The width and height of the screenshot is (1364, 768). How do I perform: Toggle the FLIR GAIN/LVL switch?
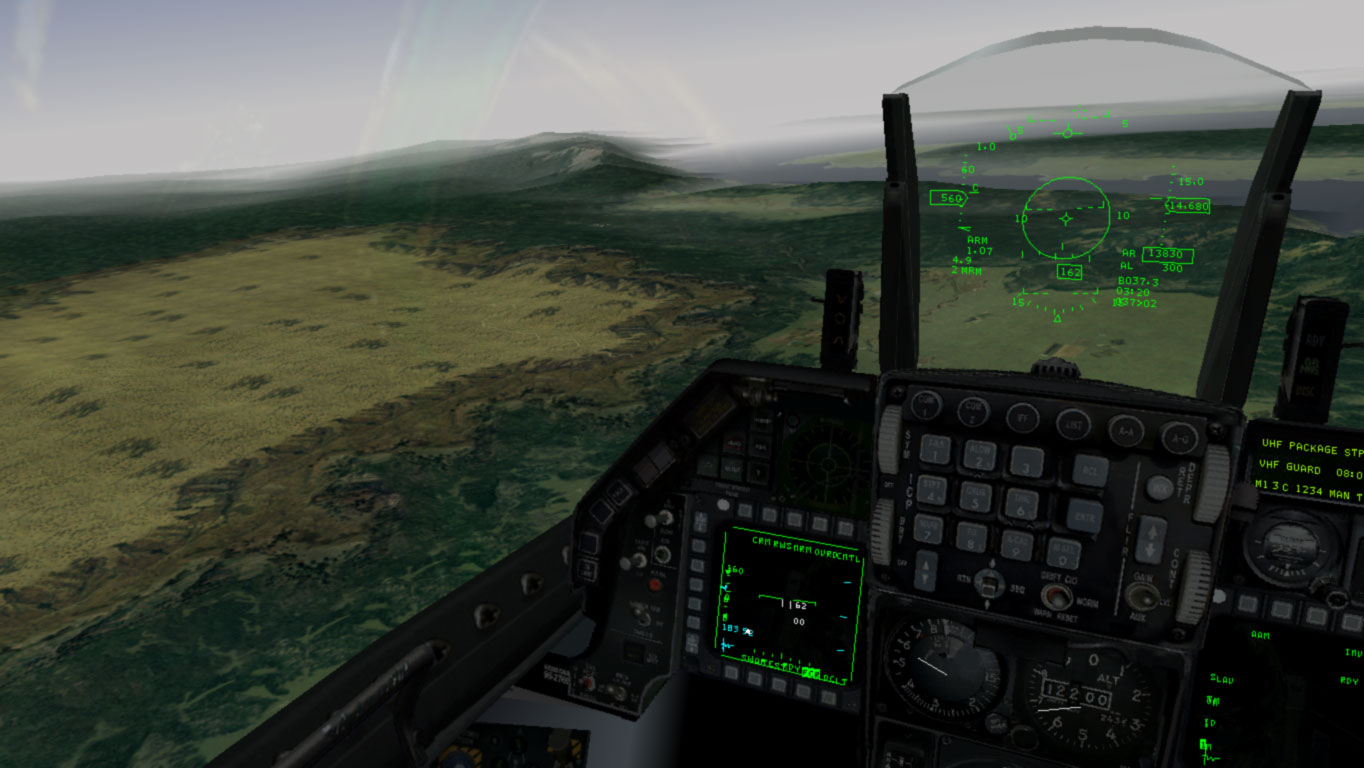(1141, 595)
